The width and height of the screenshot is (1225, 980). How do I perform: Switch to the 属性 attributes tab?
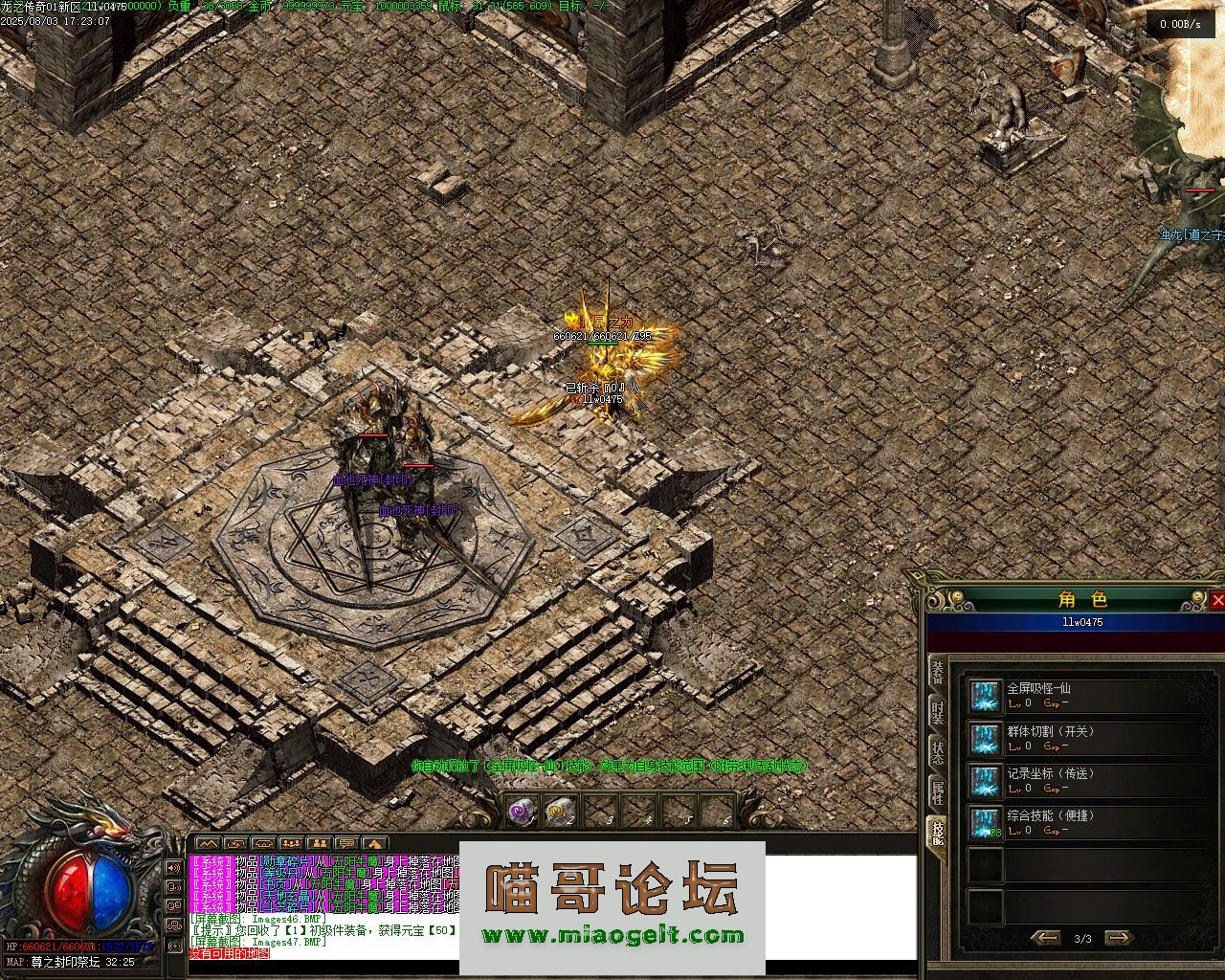pyautogui.click(x=938, y=792)
